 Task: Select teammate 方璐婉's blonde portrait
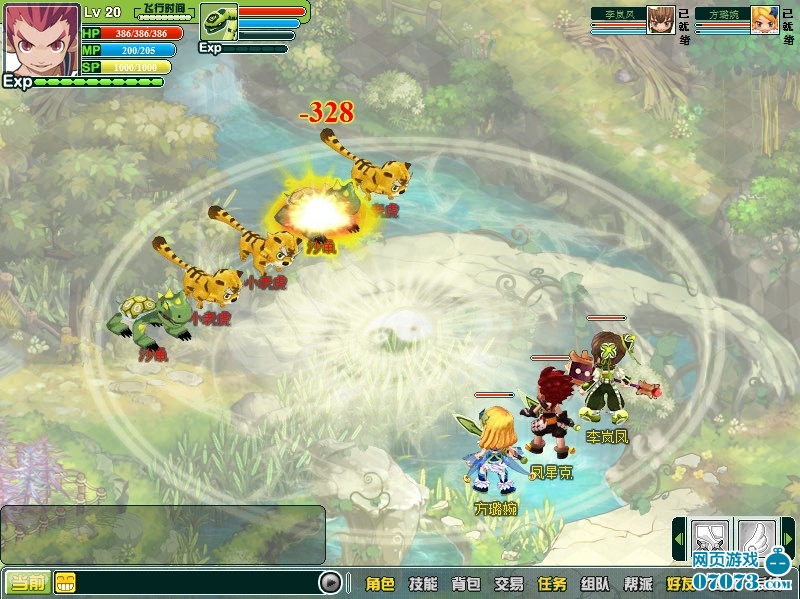(764, 20)
